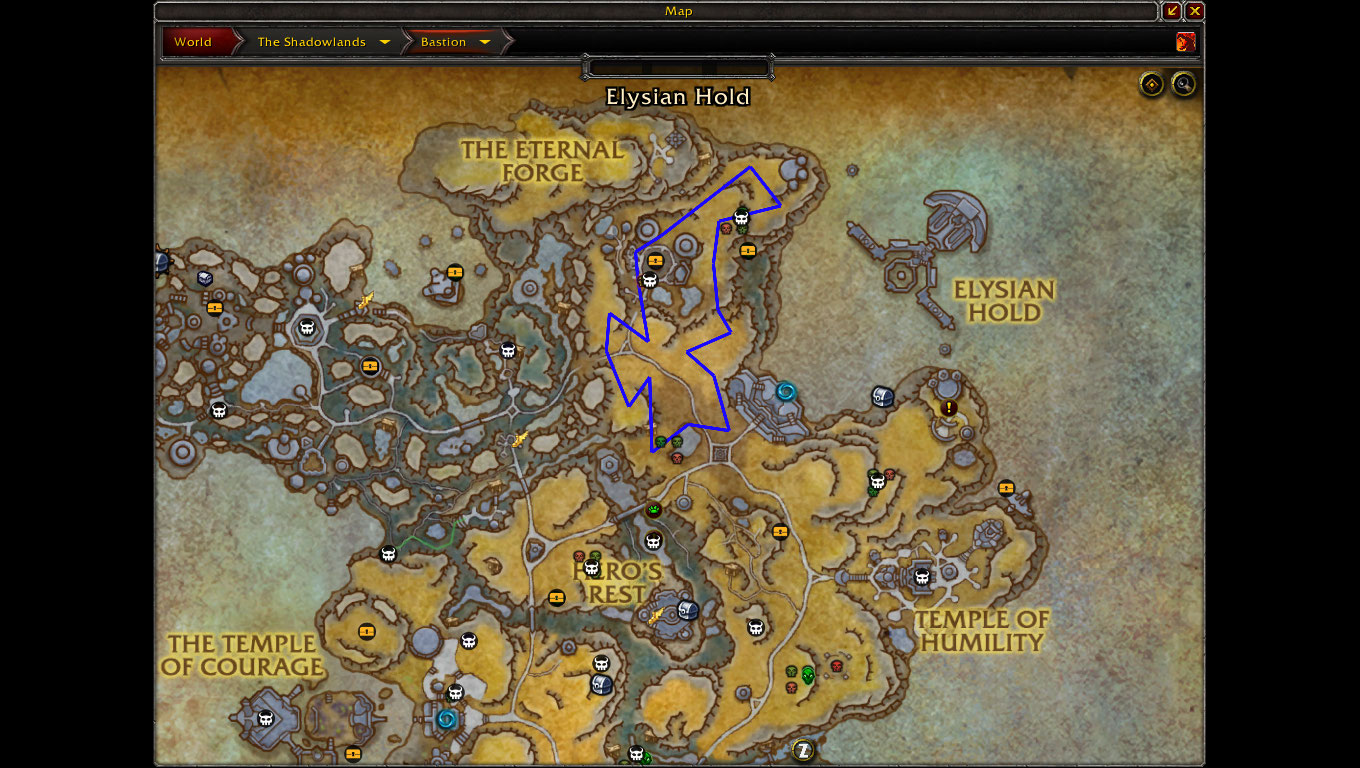Select the skull marker at Temple of Humility
Viewport: 1360px width, 768px height.
point(922,577)
